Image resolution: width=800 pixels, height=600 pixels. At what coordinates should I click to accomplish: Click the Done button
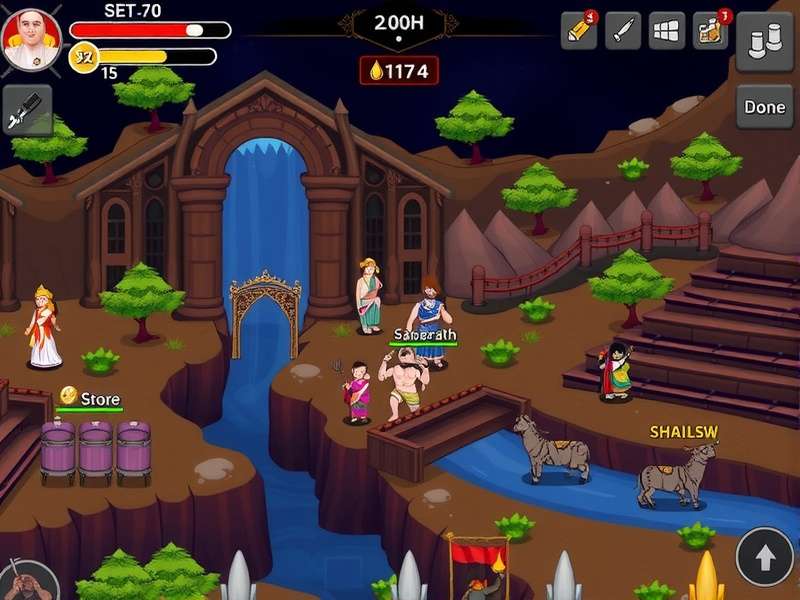click(765, 107)
